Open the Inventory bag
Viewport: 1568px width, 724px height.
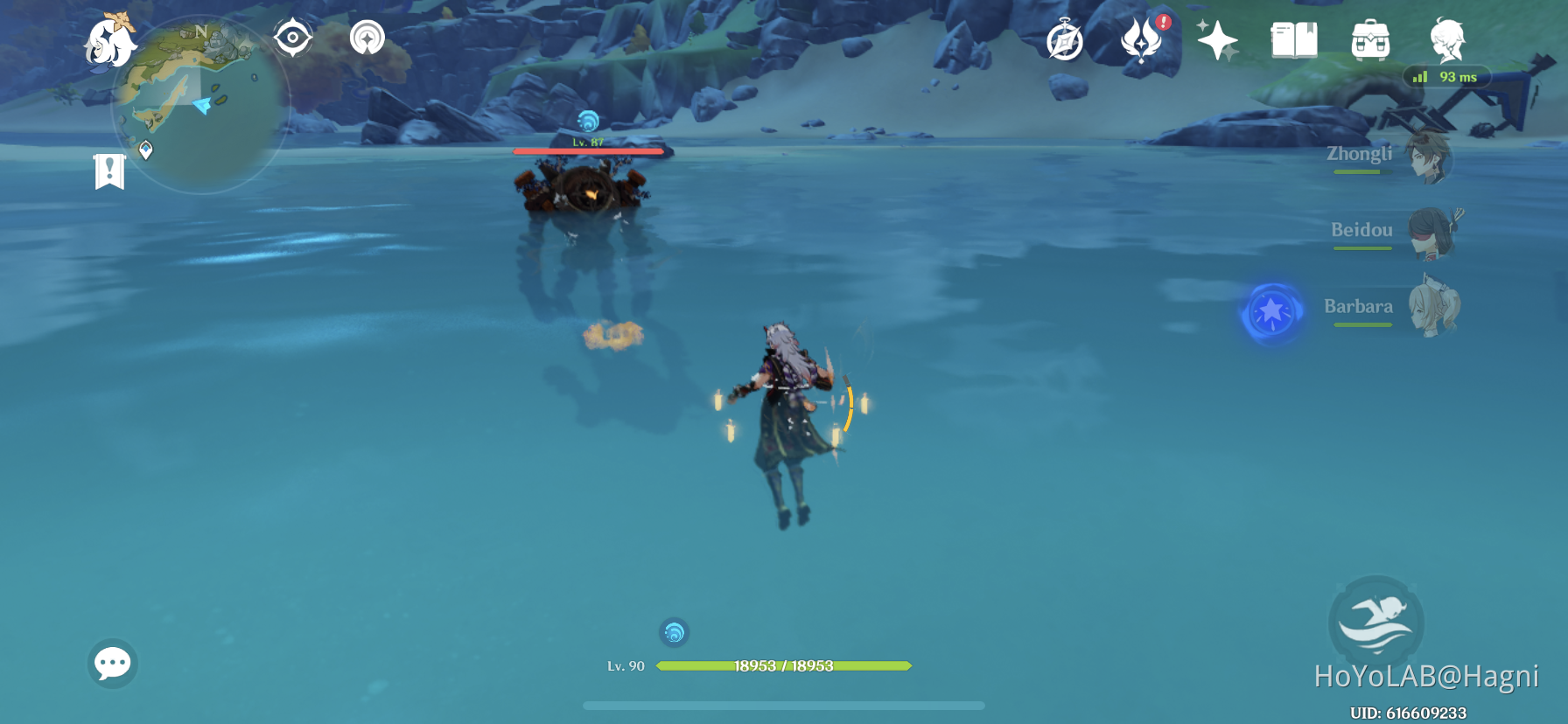1371,38
